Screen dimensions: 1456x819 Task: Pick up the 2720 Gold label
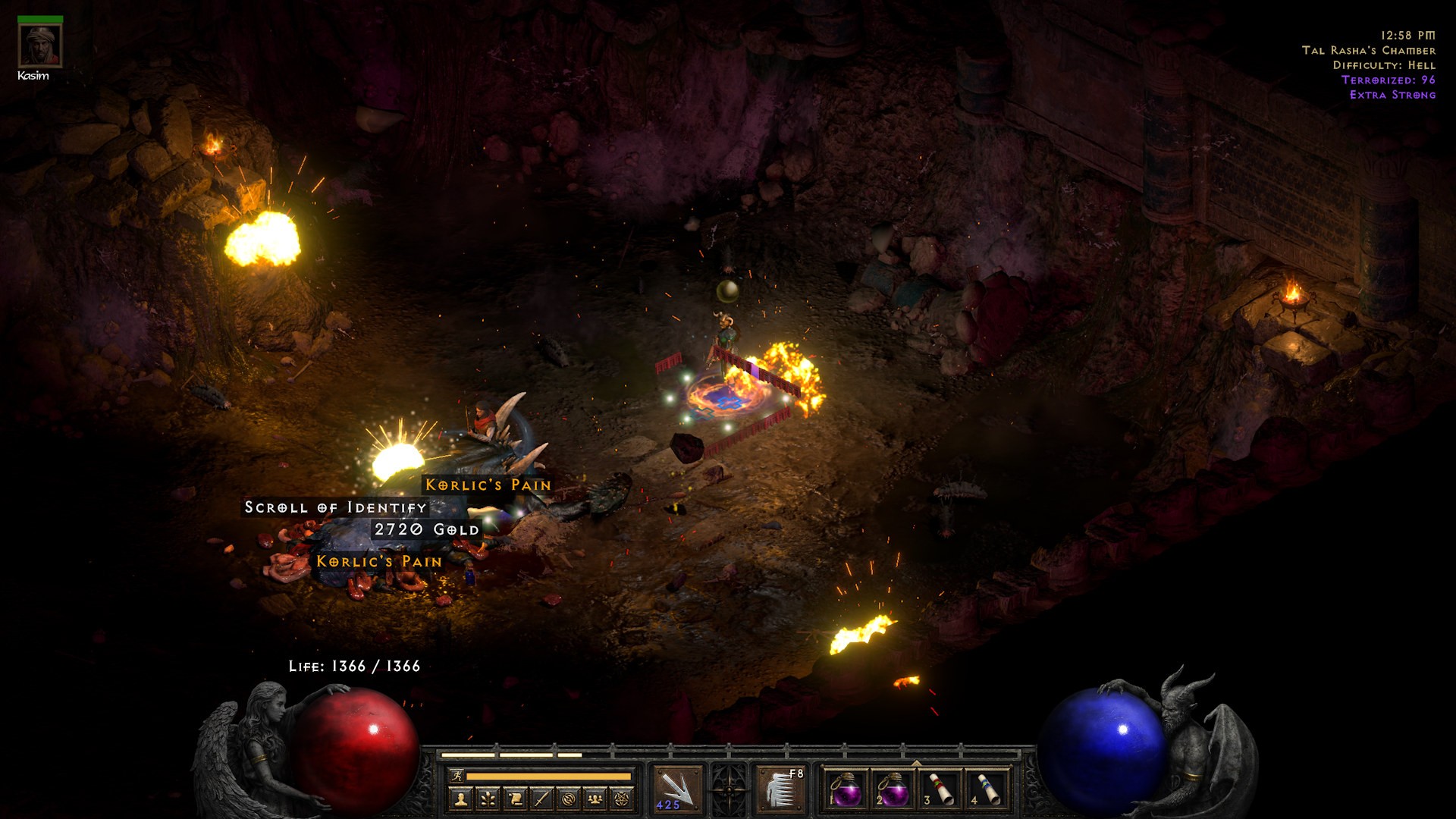click(x=427, y=529)
